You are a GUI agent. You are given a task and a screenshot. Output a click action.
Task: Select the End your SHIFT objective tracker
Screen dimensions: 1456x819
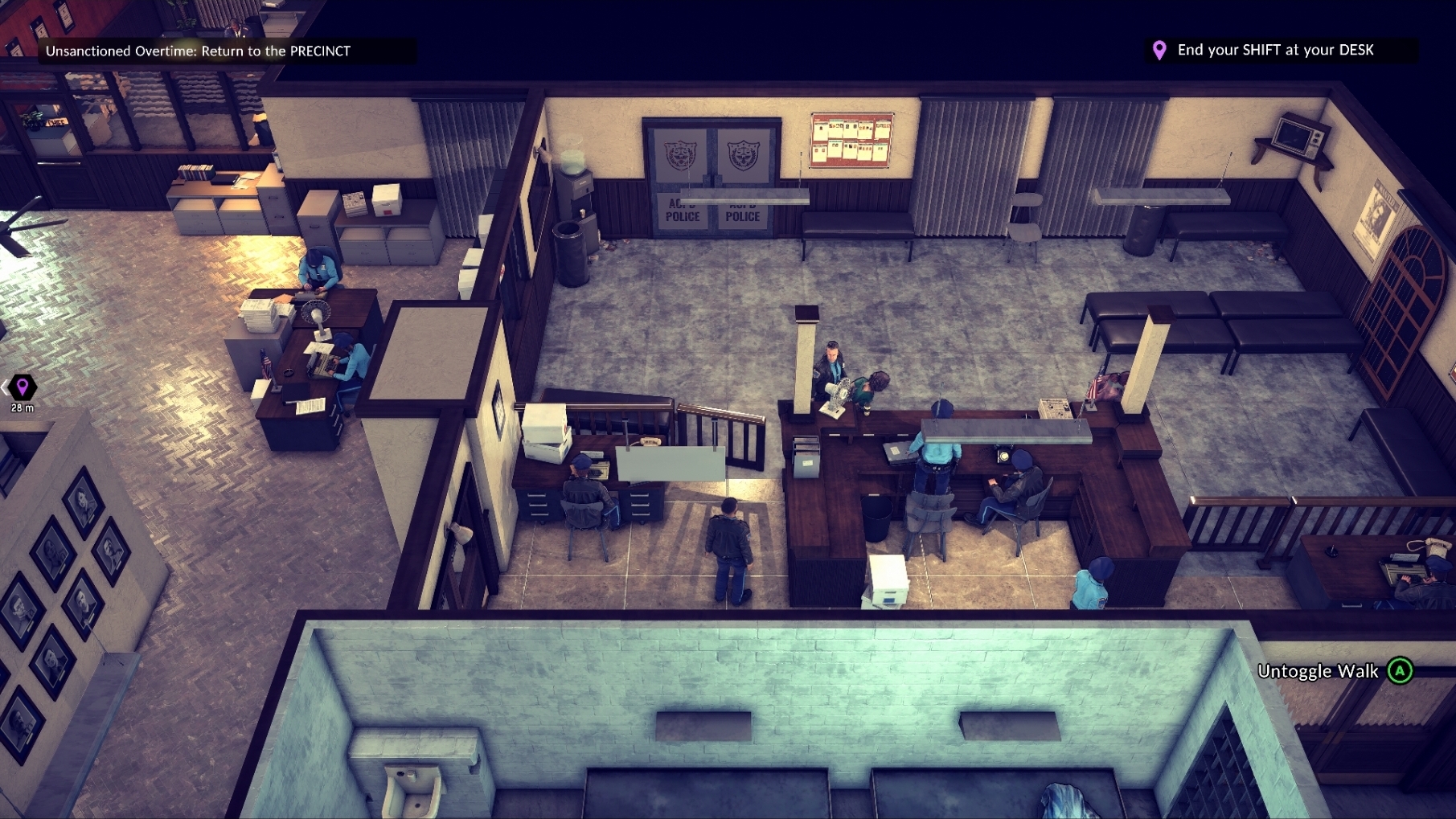(x=1274, y=50)
